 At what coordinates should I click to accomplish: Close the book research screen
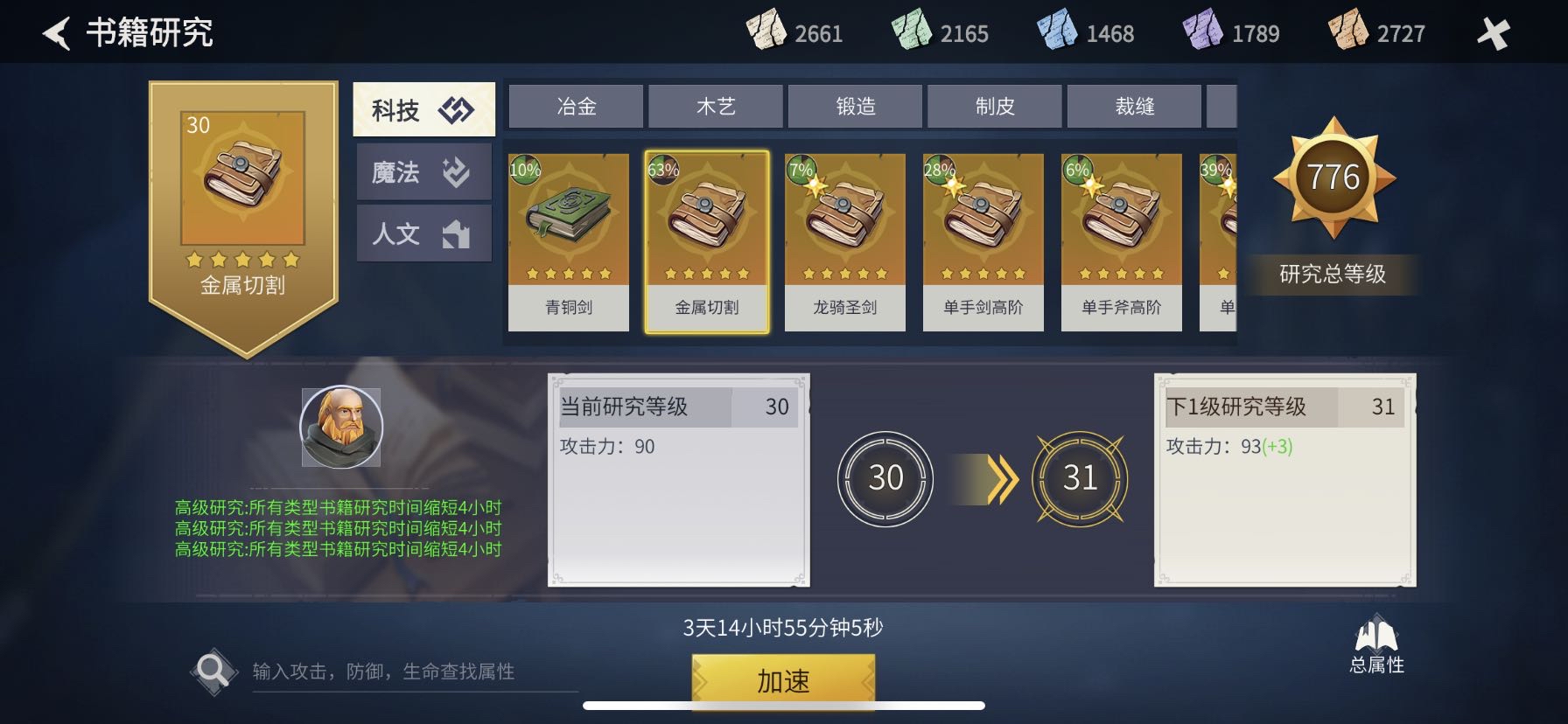(1493, 34)
